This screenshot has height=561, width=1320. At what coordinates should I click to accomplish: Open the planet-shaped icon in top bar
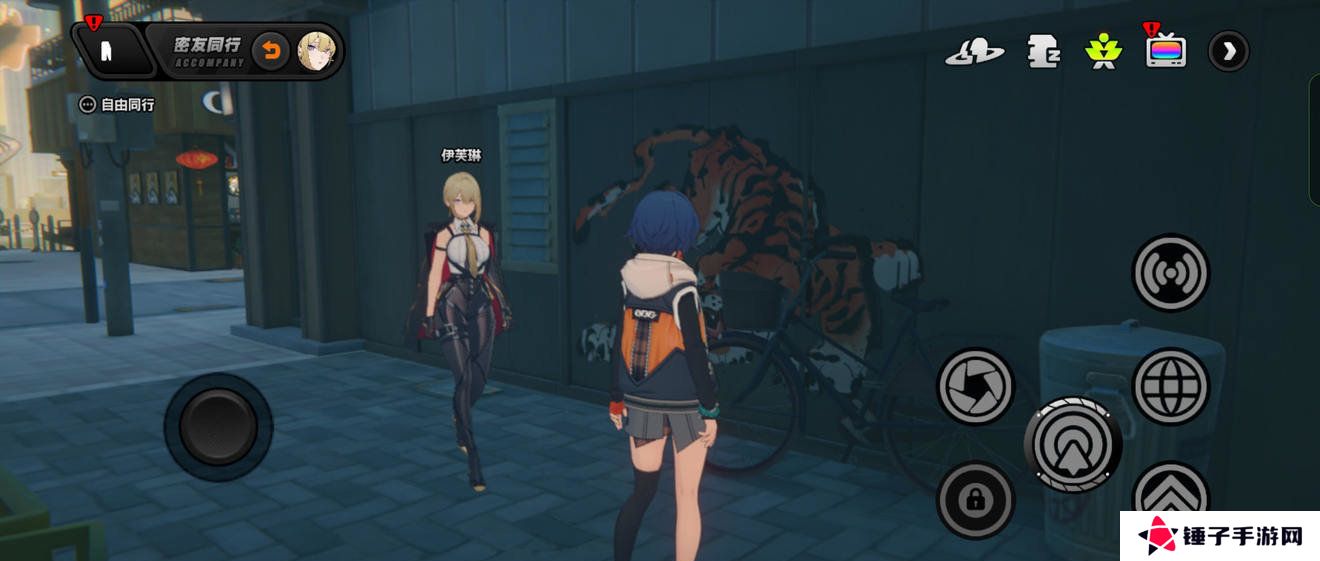pyautogui.click(x=974, y=51)
